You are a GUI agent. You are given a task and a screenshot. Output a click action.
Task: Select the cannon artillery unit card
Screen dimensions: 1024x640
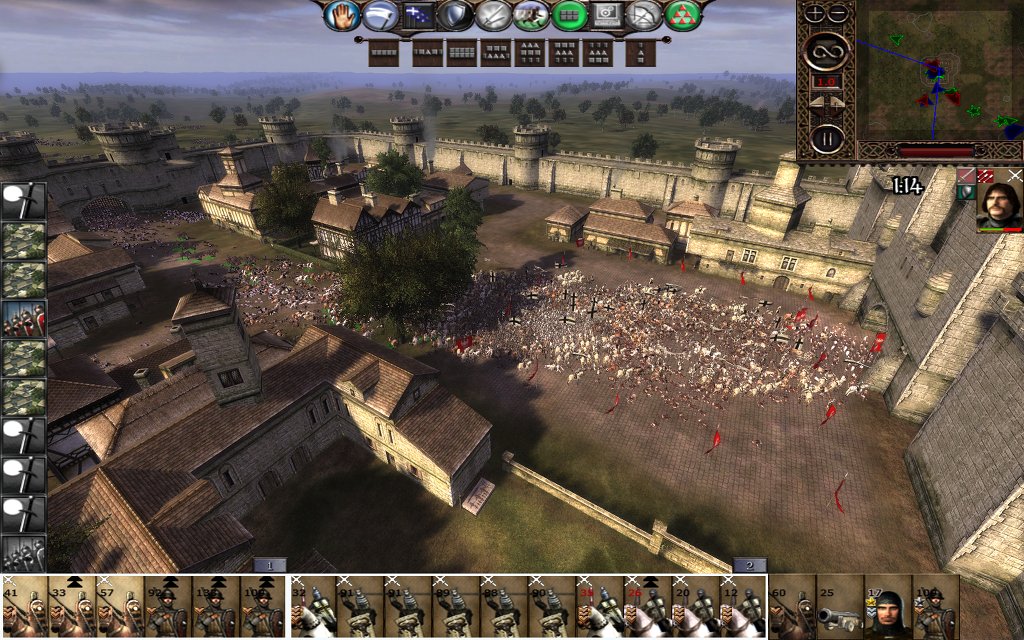[840, 607]
